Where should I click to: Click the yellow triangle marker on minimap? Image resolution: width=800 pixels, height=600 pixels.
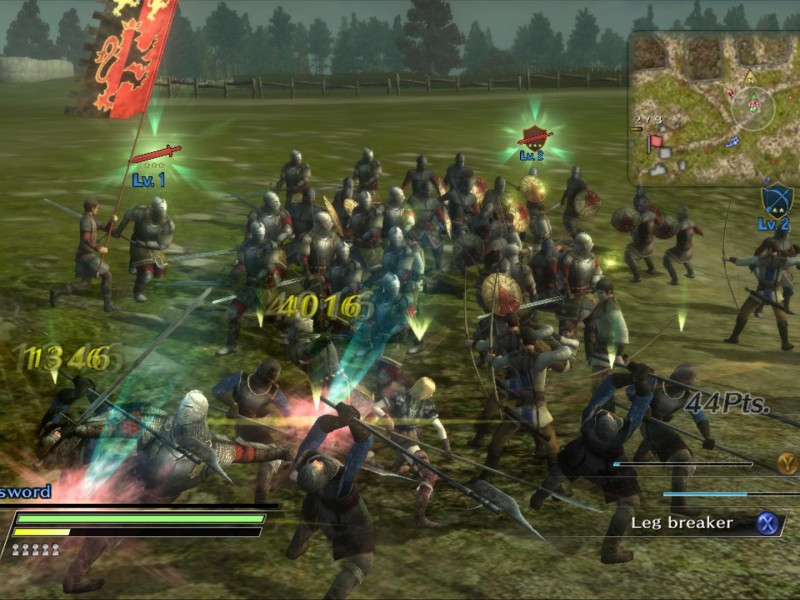tap(749, 77)
